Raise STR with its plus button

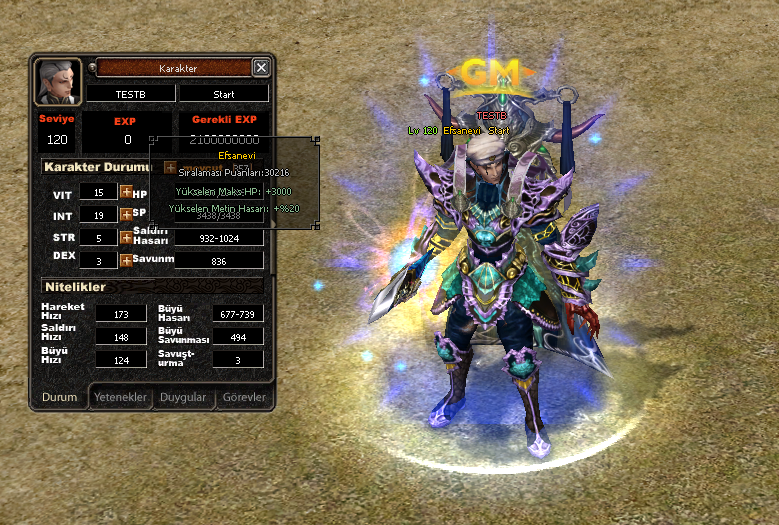click(126, 237)
